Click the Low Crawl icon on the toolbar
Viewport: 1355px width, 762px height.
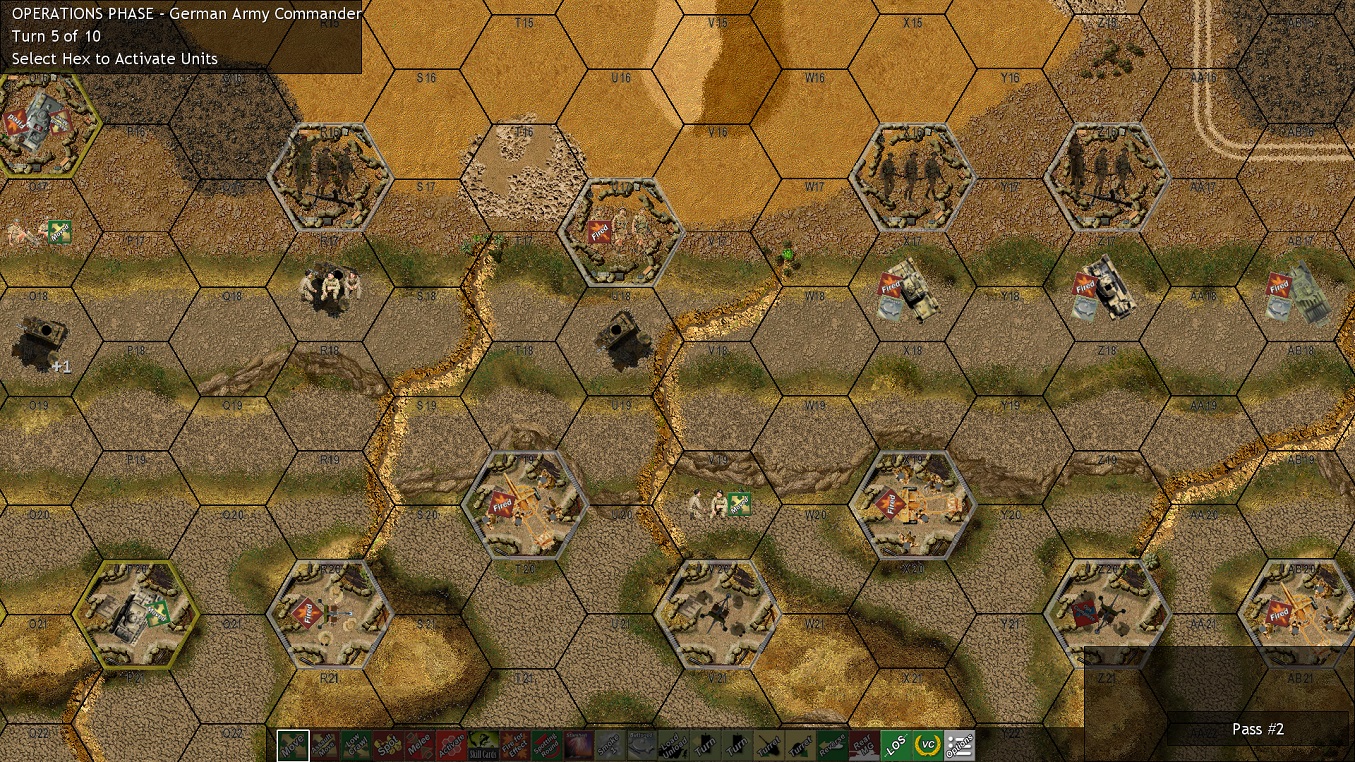coord(356,744)
